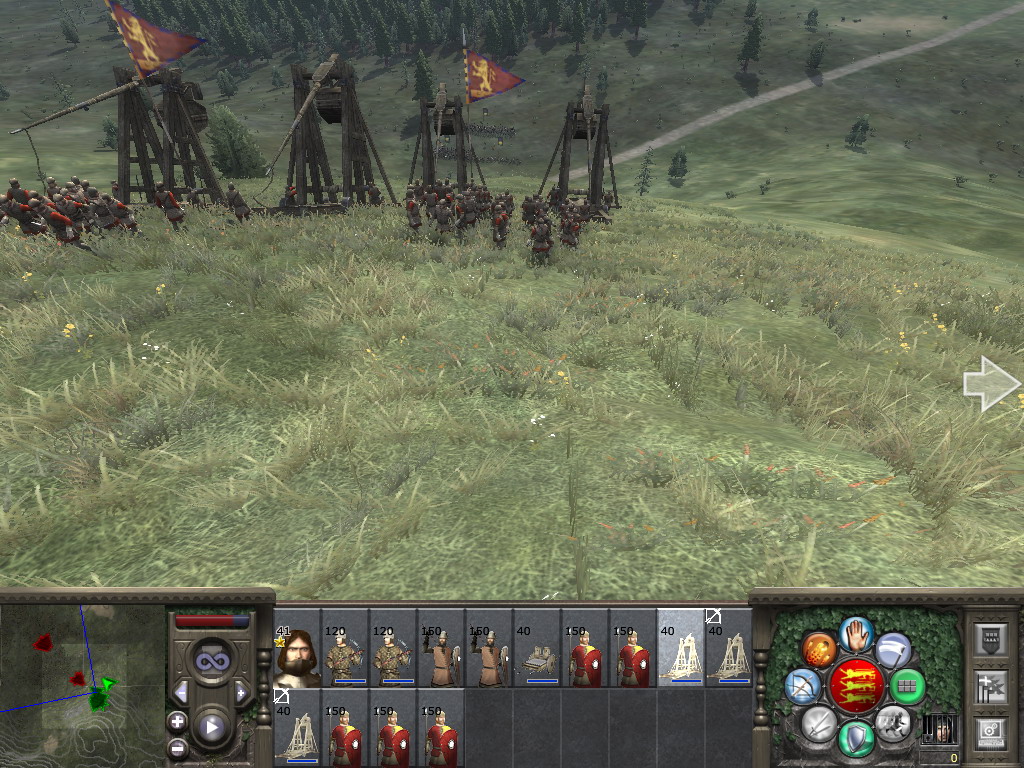Viewport: 1024px width, 768px height.
Task: Order withdraw with the white flag button
Action: point(893,650)
